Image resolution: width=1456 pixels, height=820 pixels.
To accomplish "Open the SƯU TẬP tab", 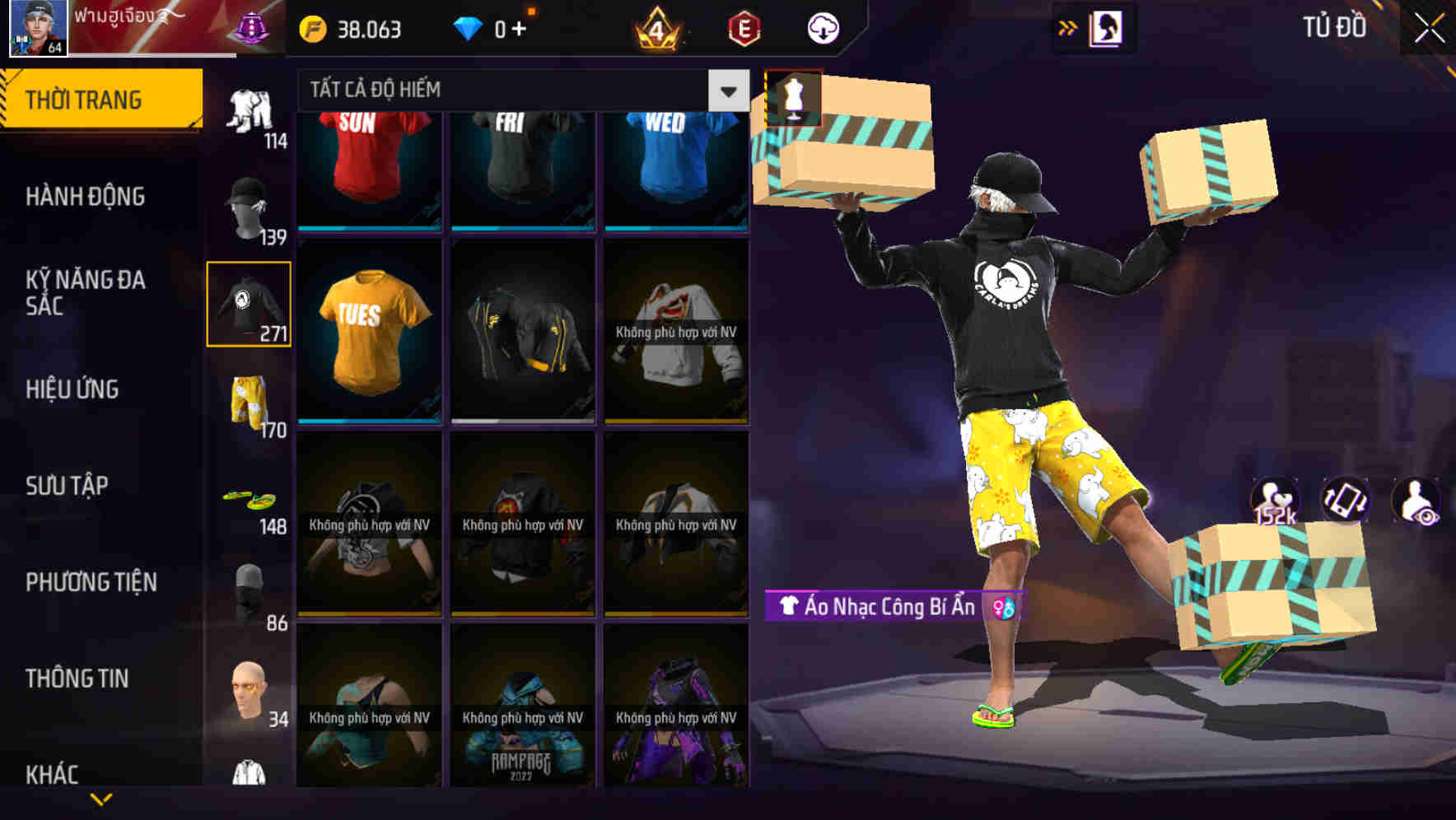I will tap(68, 486).
